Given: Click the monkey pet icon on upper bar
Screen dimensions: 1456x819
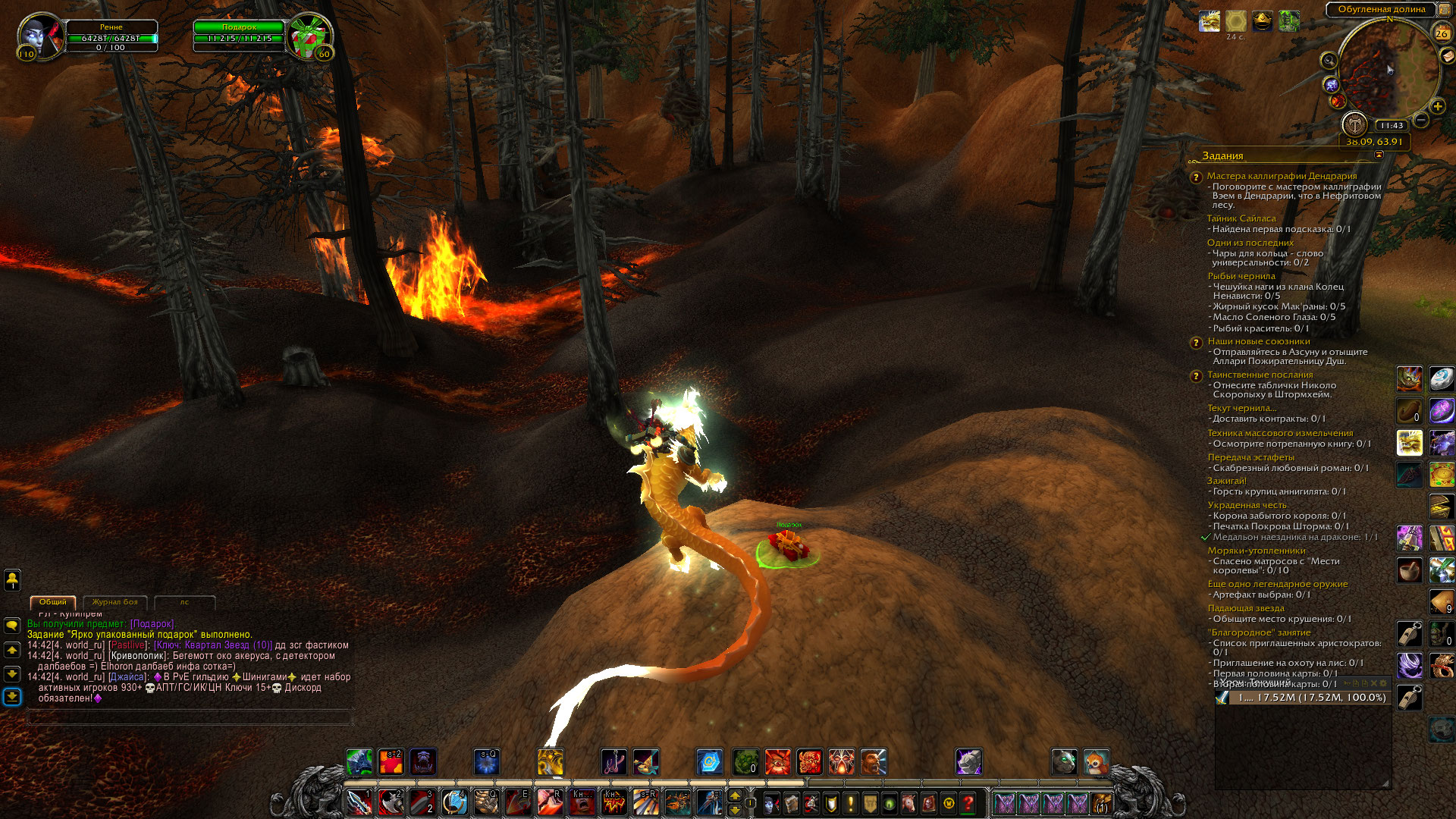Looking at the screenshot, I should (x=1096, y=761).
